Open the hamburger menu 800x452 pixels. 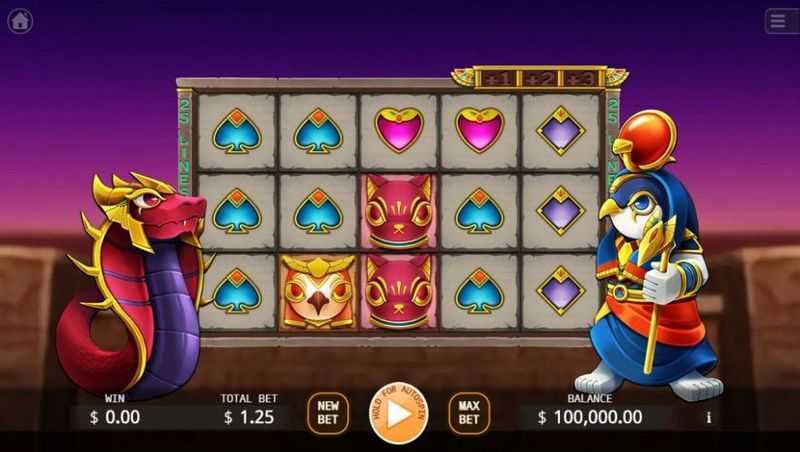(x=779, y=21)
